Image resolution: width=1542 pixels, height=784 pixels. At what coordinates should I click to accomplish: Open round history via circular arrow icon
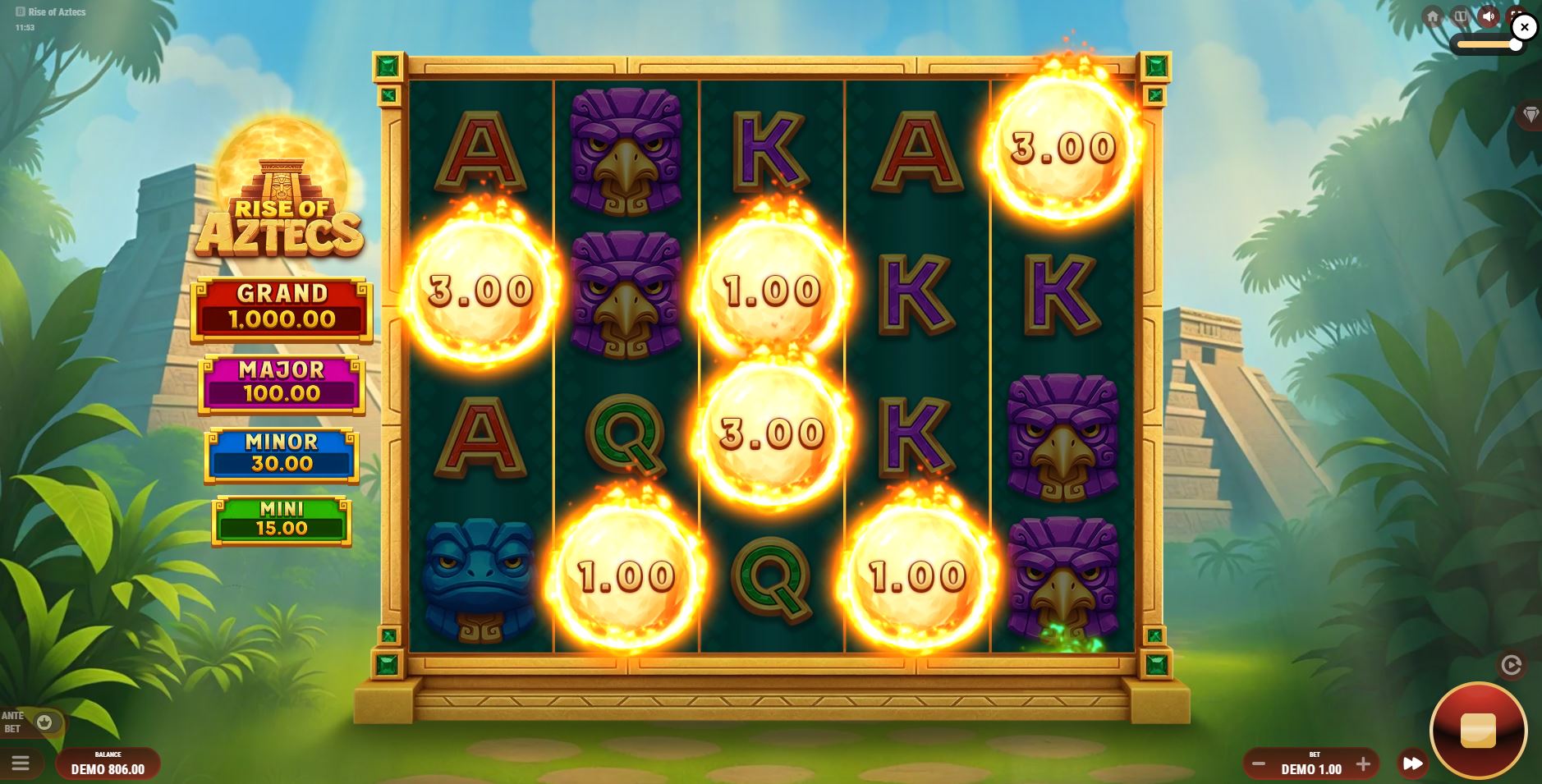[1511, 666]
